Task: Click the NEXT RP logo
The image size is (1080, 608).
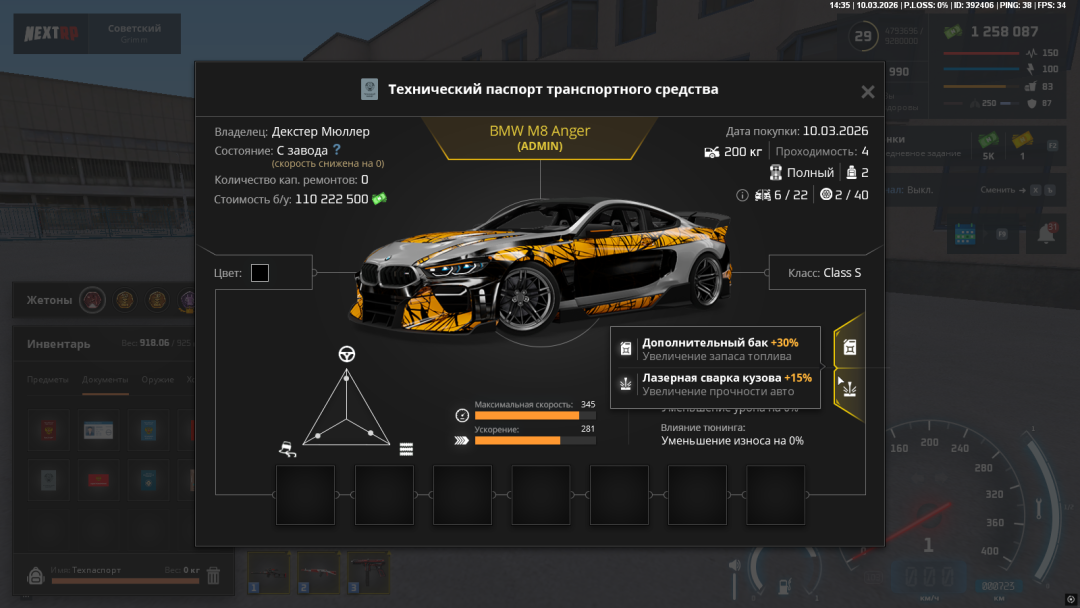Action: pos(51,34)
